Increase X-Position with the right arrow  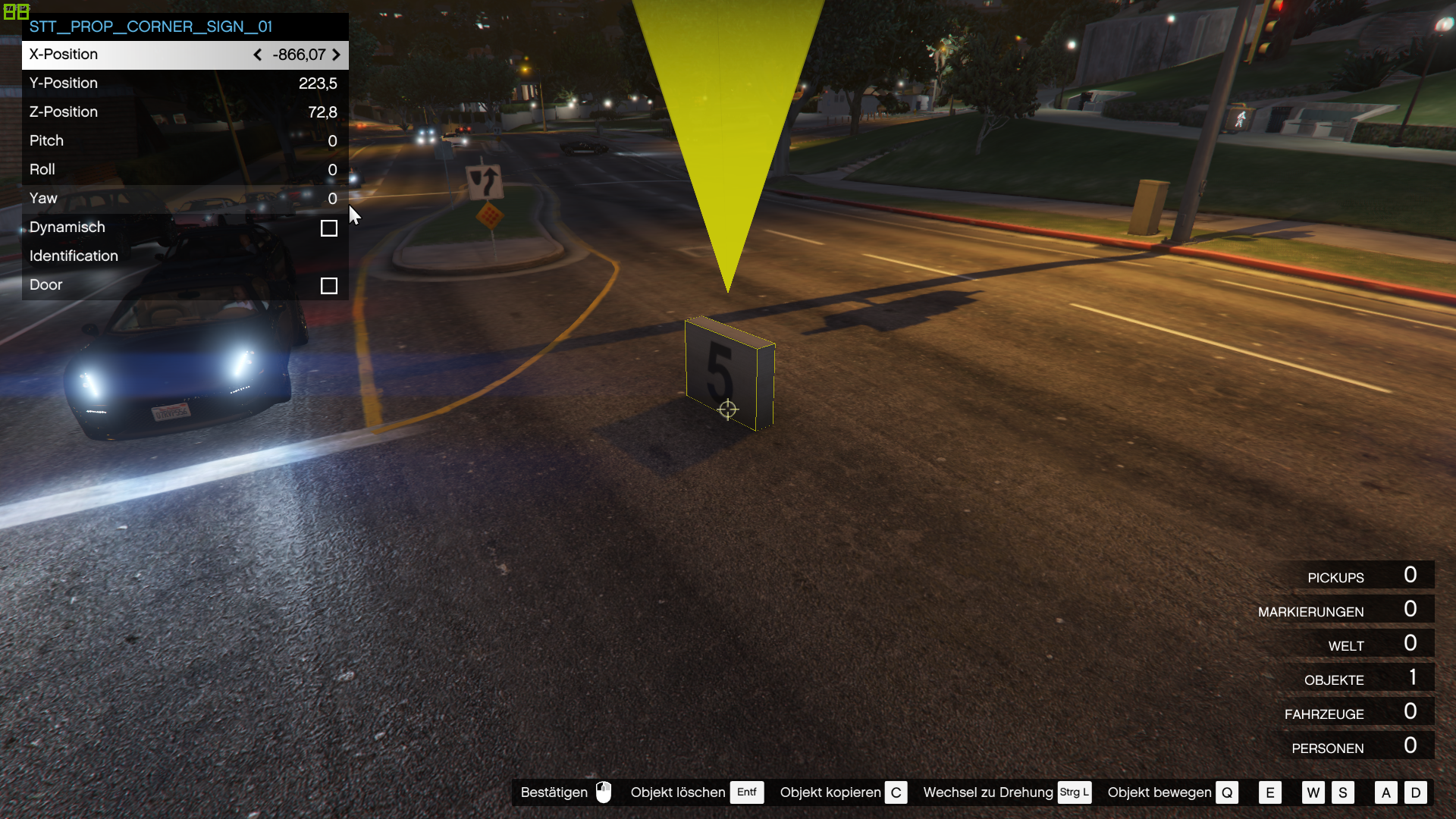point(336,55)
